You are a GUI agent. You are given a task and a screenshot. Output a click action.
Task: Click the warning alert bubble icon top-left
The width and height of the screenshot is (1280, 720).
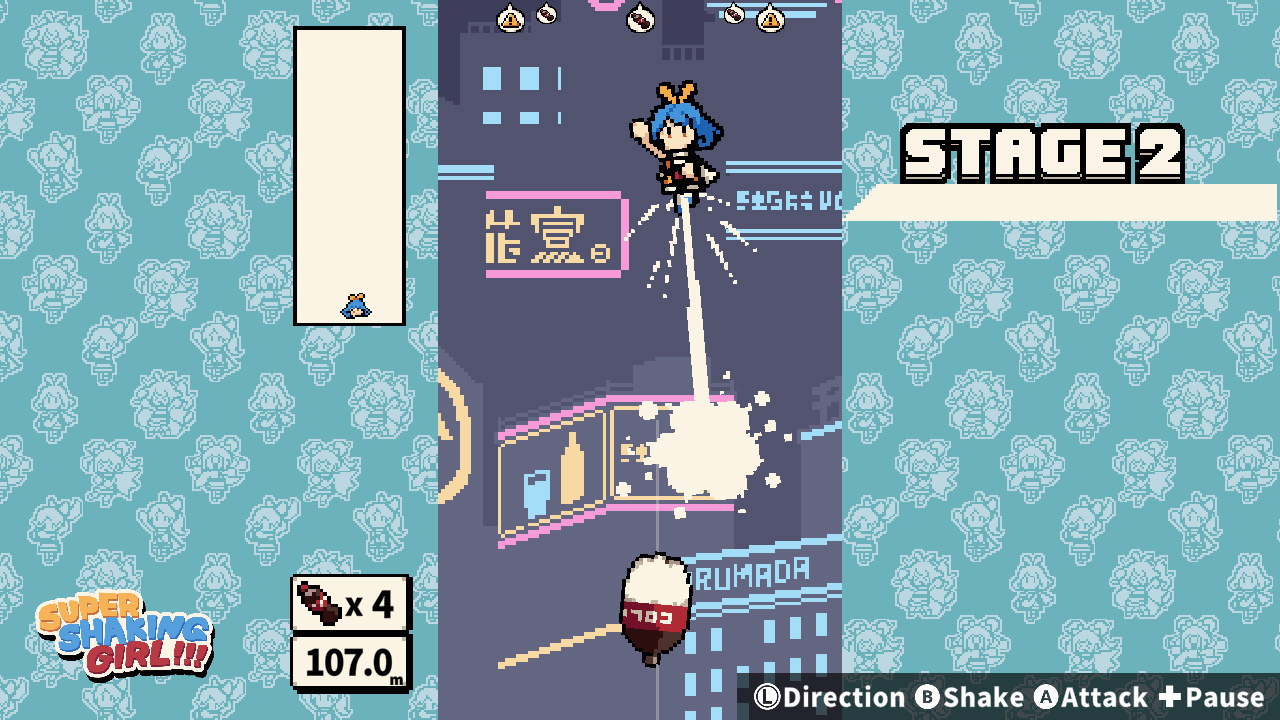tap(511, 17)
